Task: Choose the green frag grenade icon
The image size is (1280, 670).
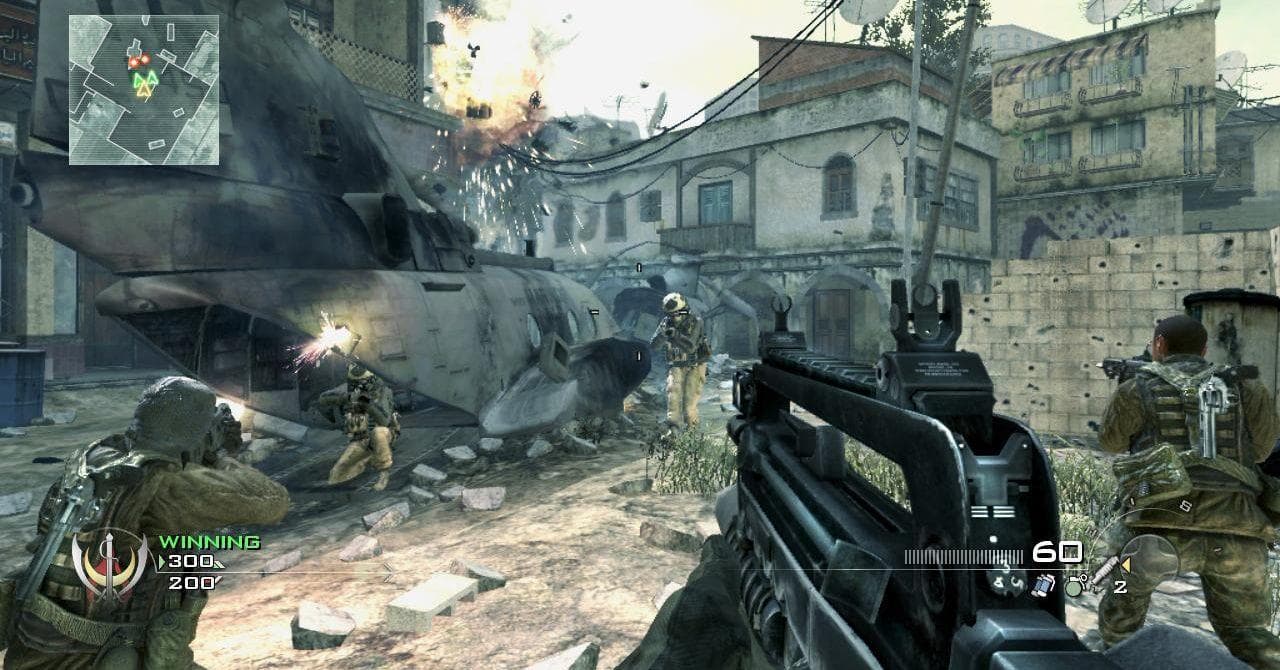Action: pyautogui.click(x=1074, y=586)
